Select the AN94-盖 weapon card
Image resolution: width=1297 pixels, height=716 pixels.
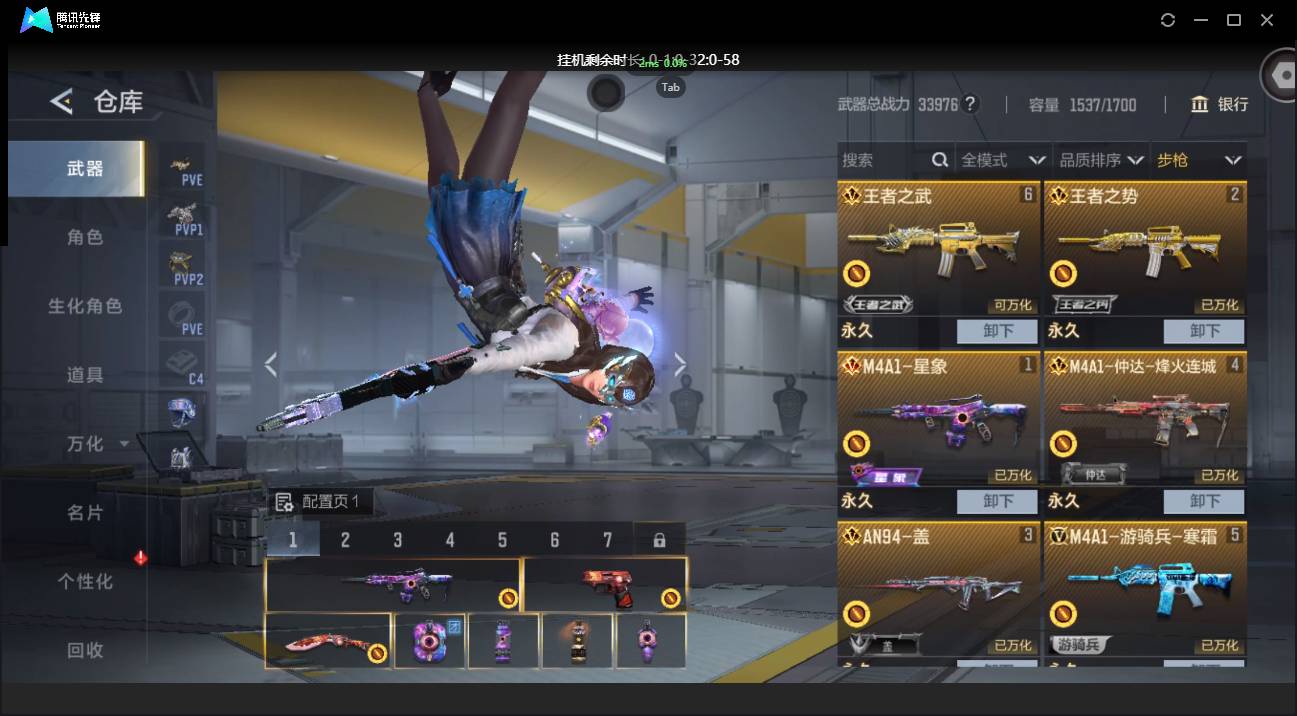[938, 590]
